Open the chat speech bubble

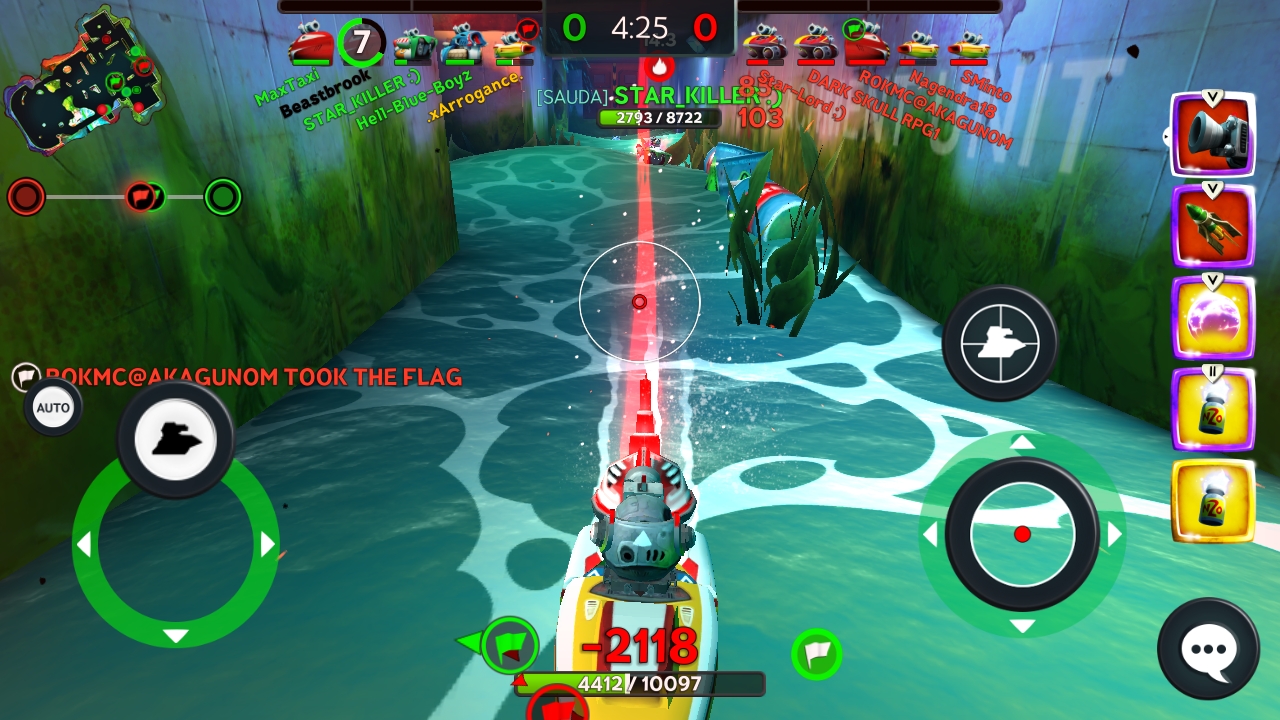pyautogui.click(x=1208, y=649)
